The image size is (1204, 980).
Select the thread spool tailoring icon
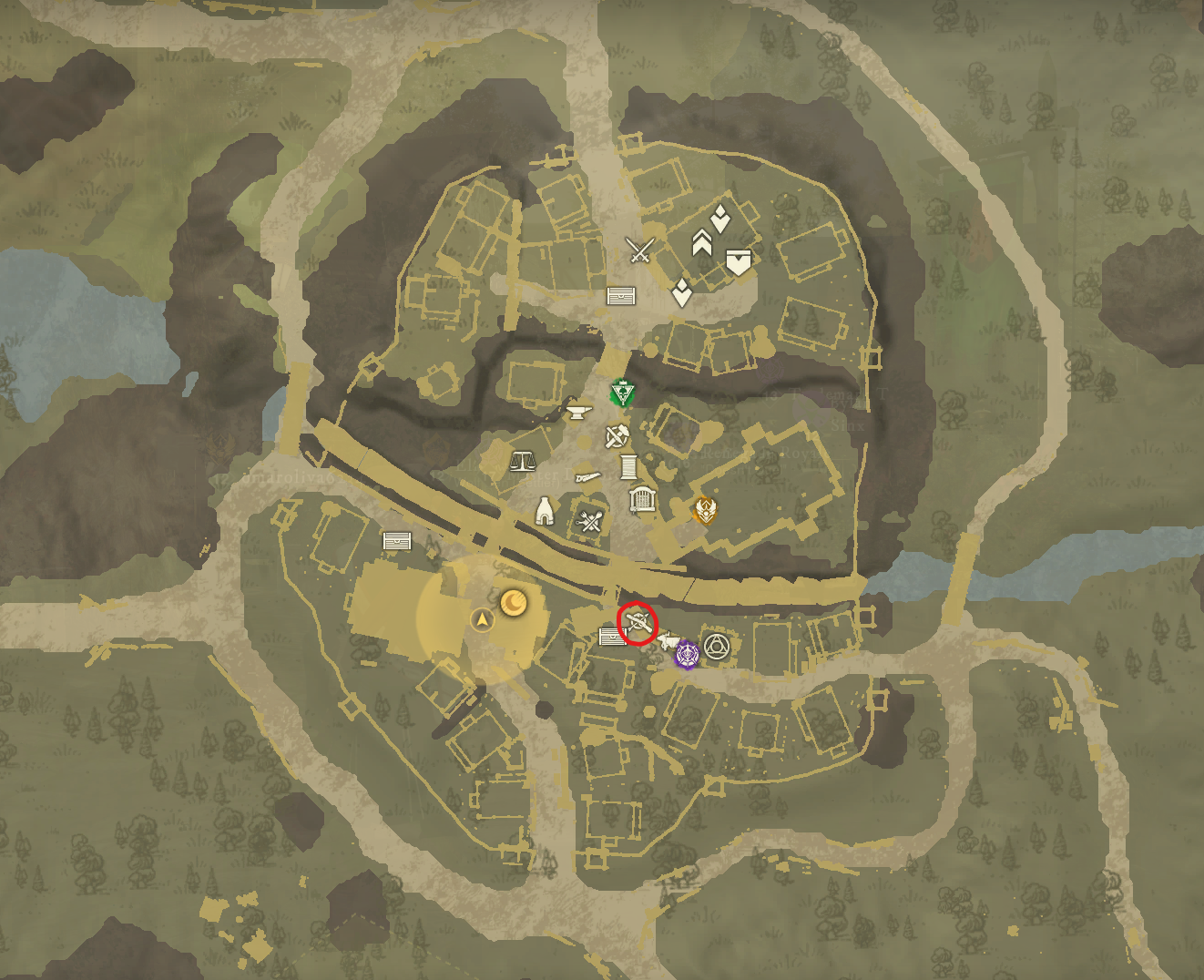(628, 467)
